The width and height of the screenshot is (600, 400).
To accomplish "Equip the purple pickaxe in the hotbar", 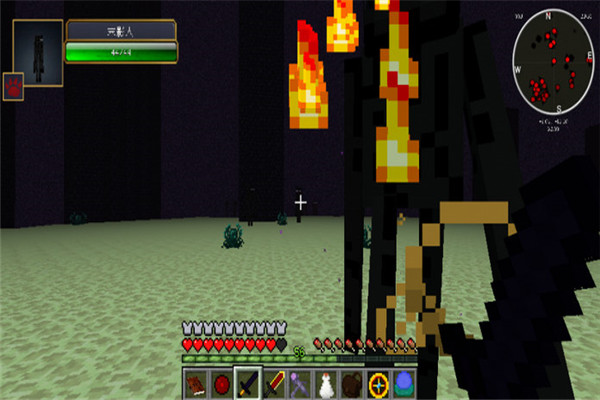I will (300, 384).
